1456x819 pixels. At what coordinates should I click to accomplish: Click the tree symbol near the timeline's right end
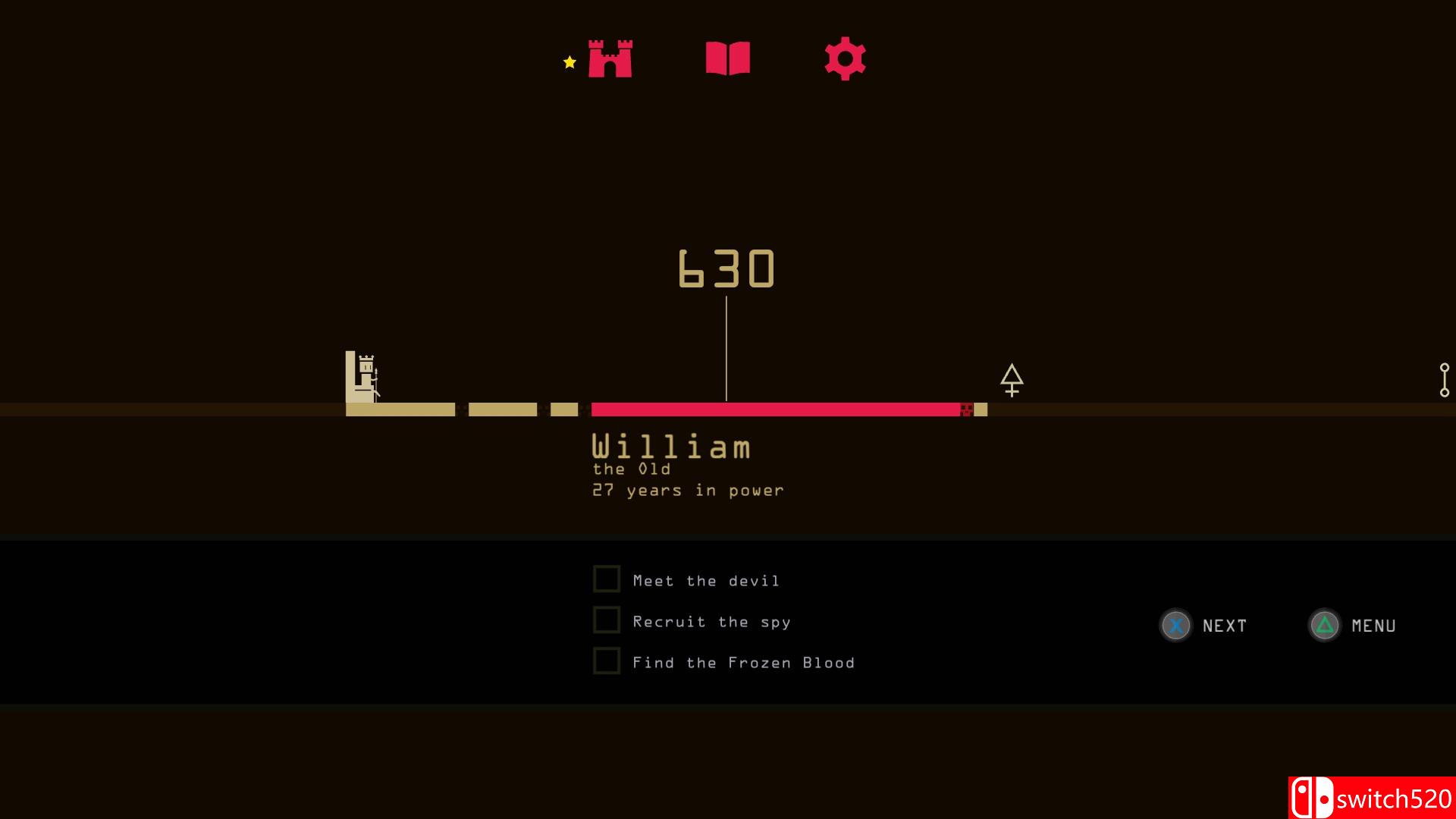click(1013, 379)
